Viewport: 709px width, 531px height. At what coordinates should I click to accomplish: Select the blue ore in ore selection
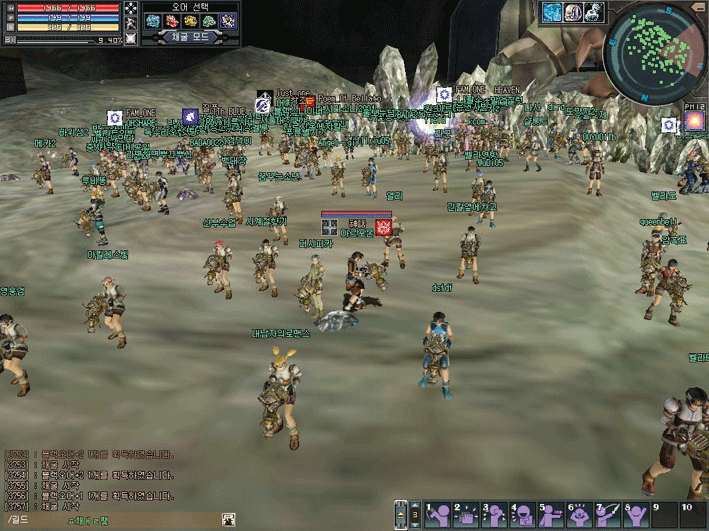[x=154, y=20]
